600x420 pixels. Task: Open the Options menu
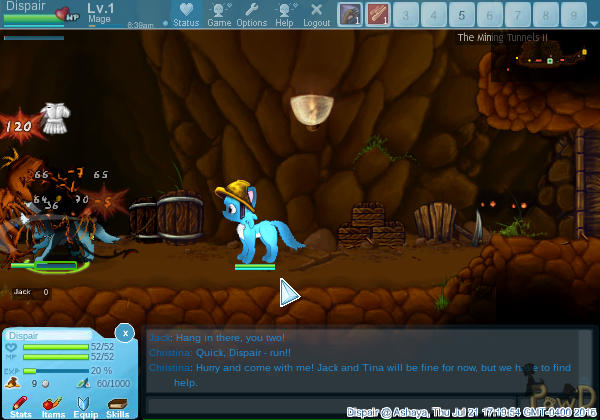pos(252,14)
